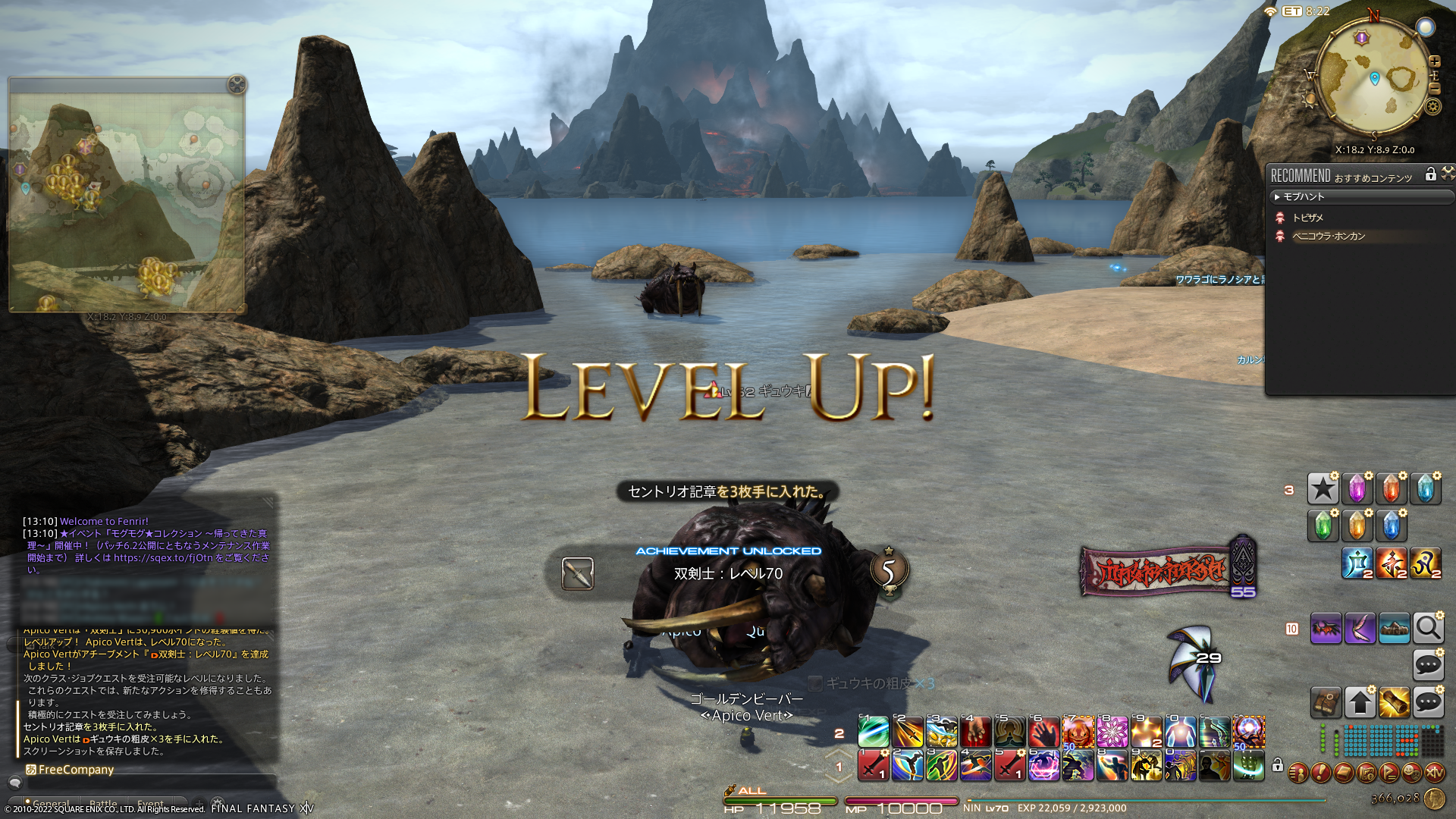The width and height of the screenshot is (1456, 819).
Task: Click the magnifying glass macro icon
Action: pyautogui.click(x=1428, y=629)
